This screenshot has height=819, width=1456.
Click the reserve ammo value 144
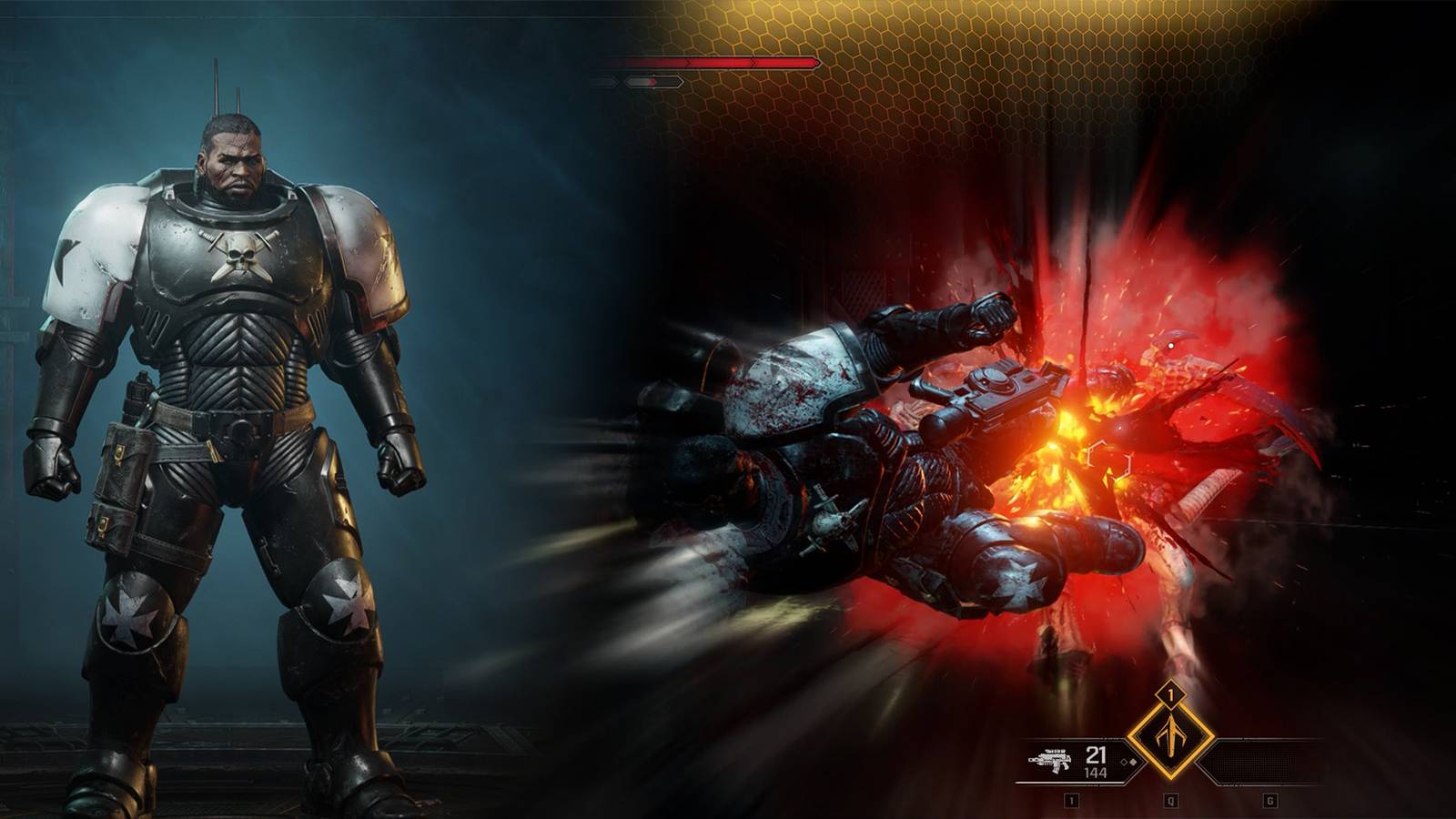[1097, 772]
